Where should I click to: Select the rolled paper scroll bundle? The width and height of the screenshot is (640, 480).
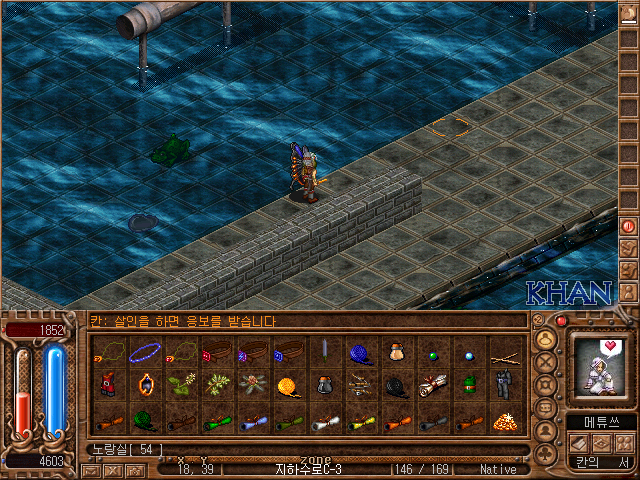(432, 384)
